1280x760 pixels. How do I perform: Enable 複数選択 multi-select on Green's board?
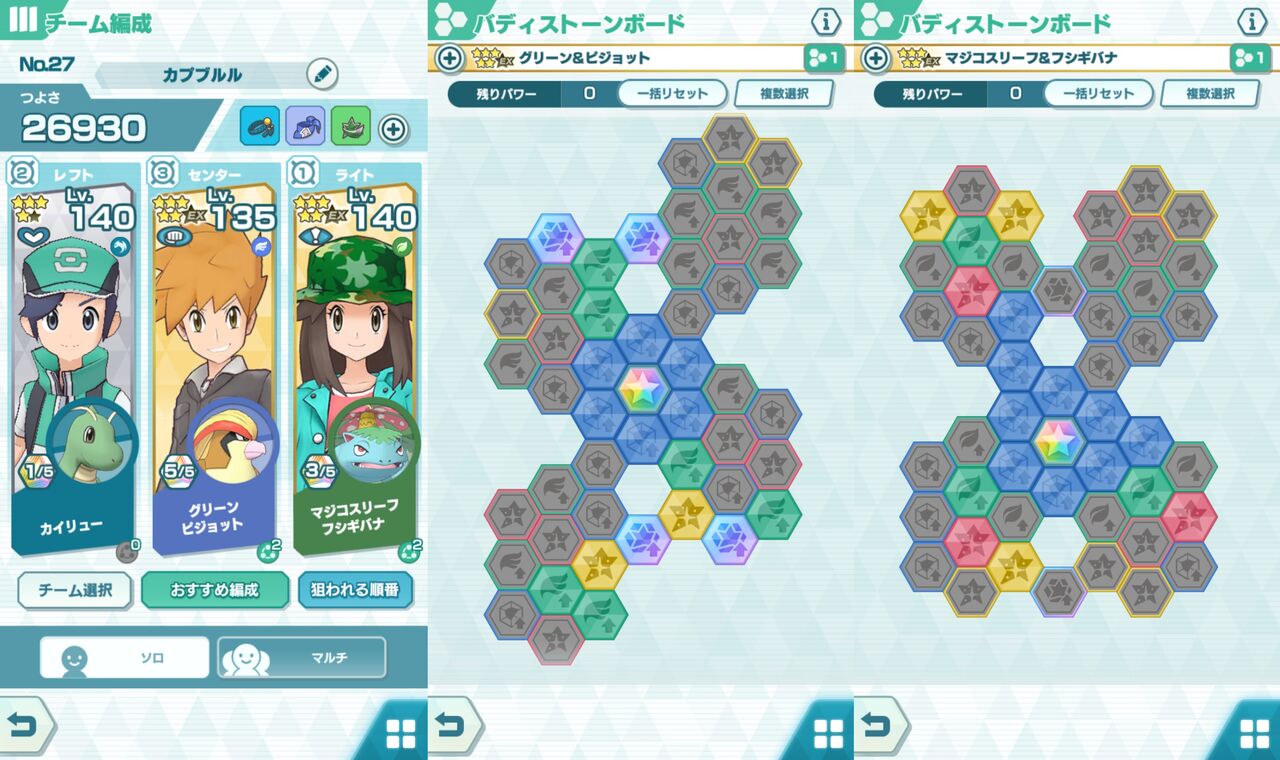tap(783, 94)
